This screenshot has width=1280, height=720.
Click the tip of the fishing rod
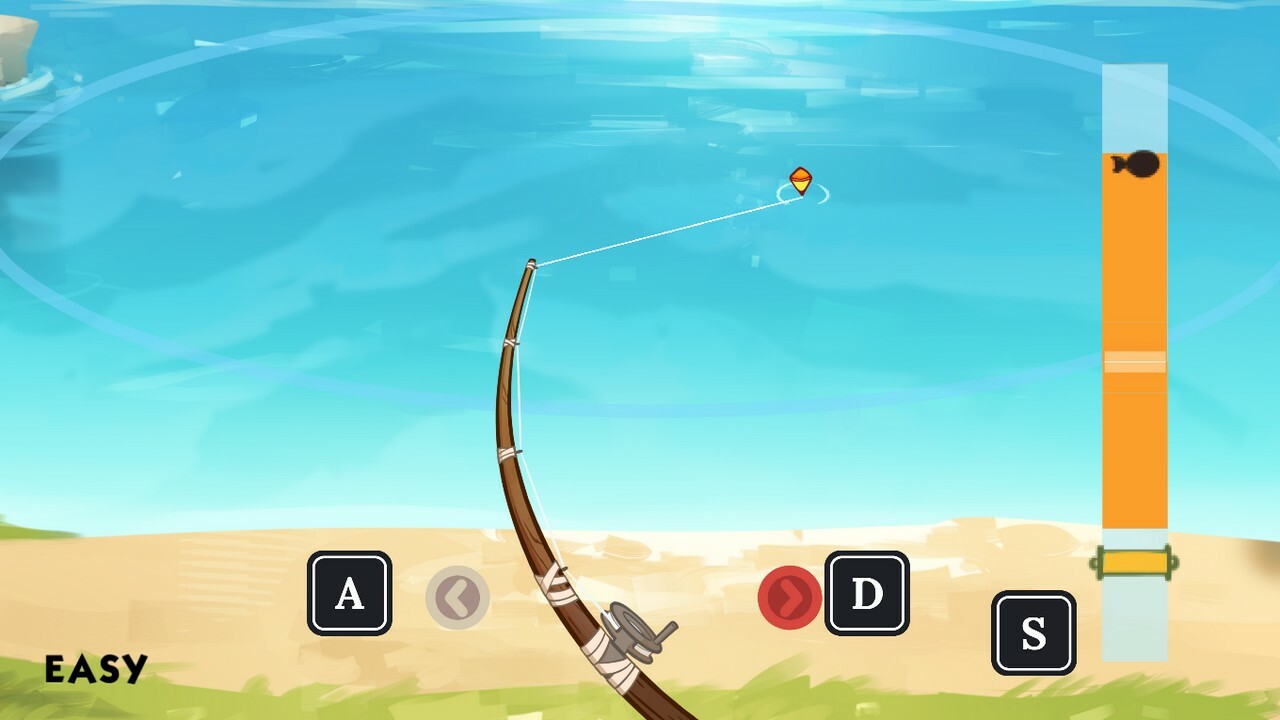point(530,262)
